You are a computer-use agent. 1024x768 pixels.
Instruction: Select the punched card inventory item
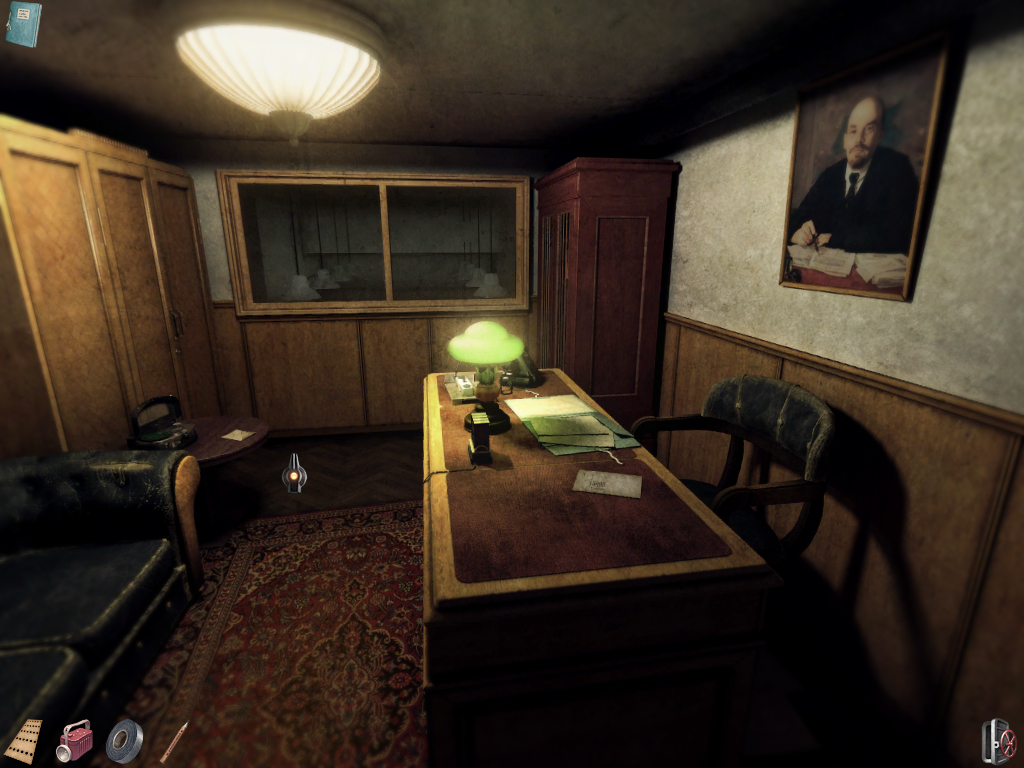point(23,741)
